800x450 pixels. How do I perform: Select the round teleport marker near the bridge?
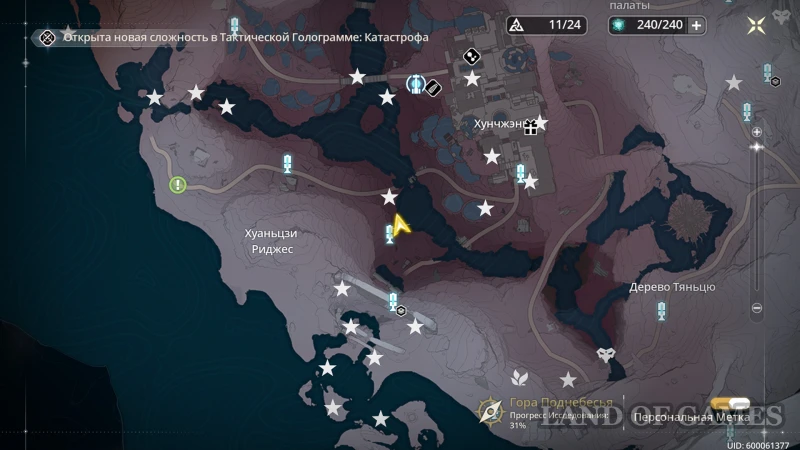point(417,84)
